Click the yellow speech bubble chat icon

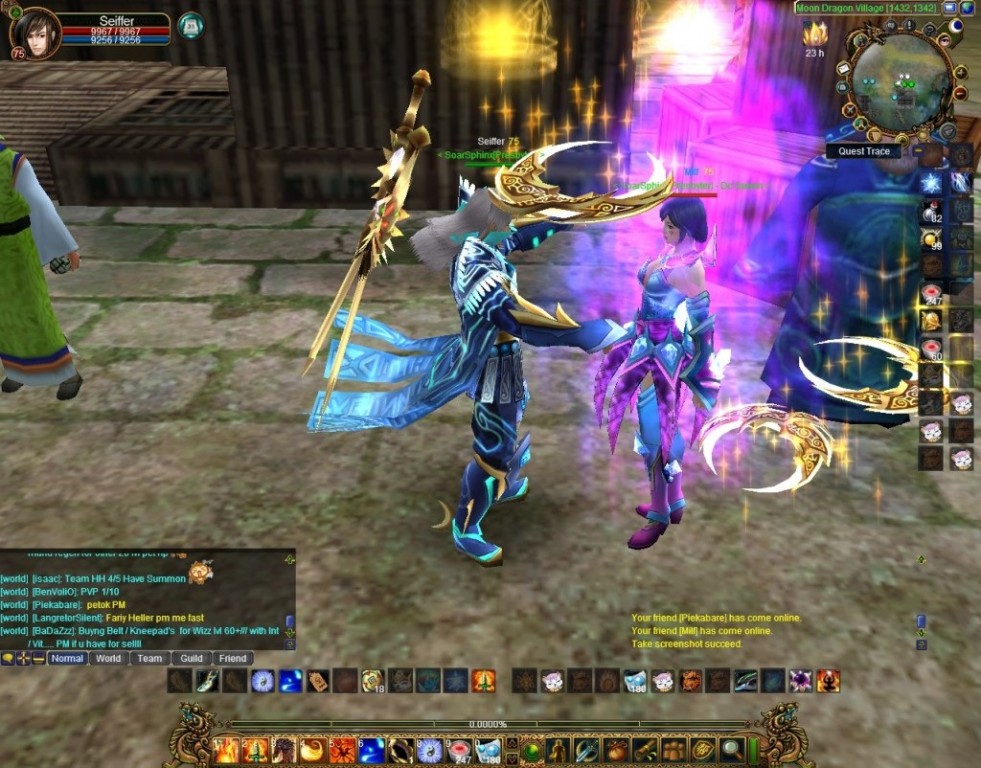click(x=8, y=658)
